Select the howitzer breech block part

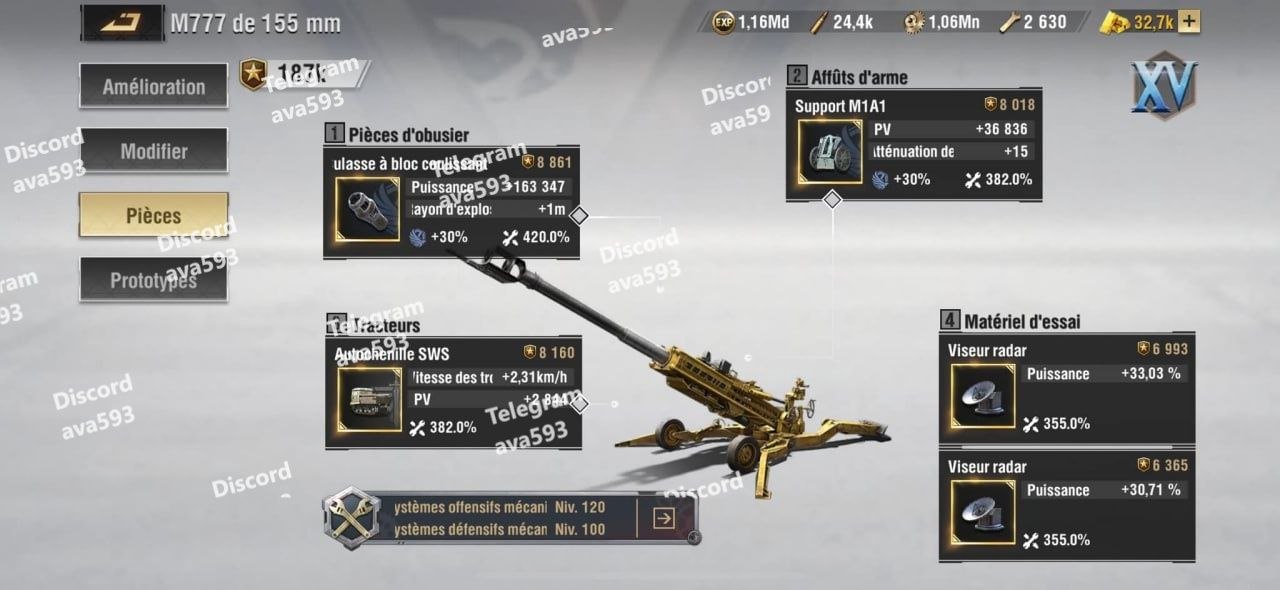[367, 209]
